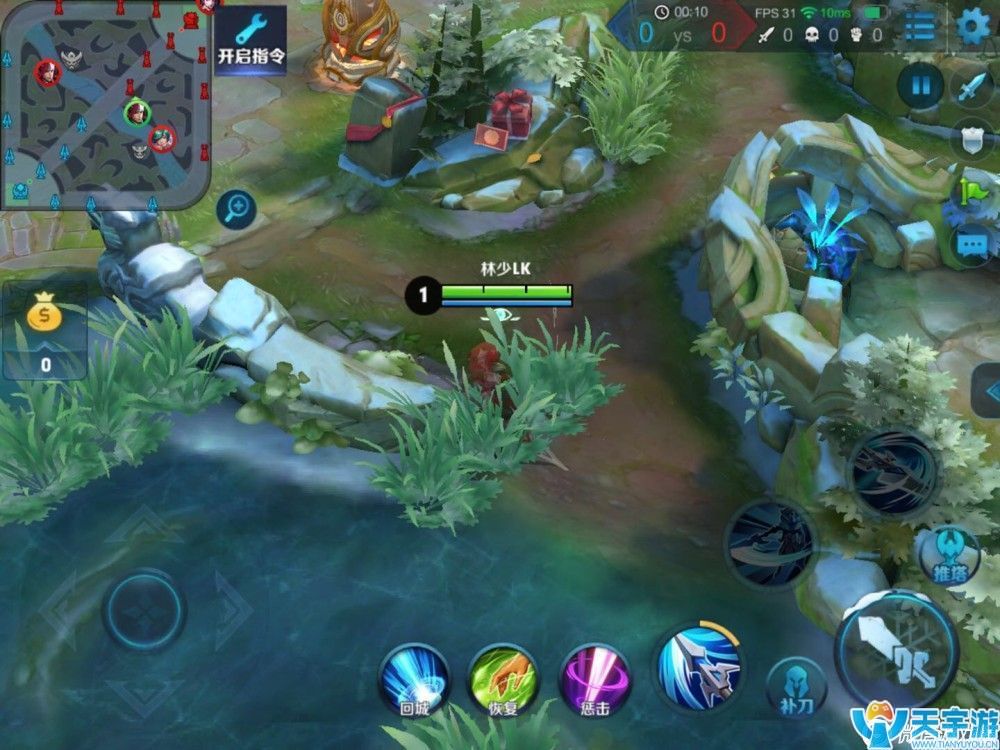Tap the virtual movement joystick

(x=143, y=609)
